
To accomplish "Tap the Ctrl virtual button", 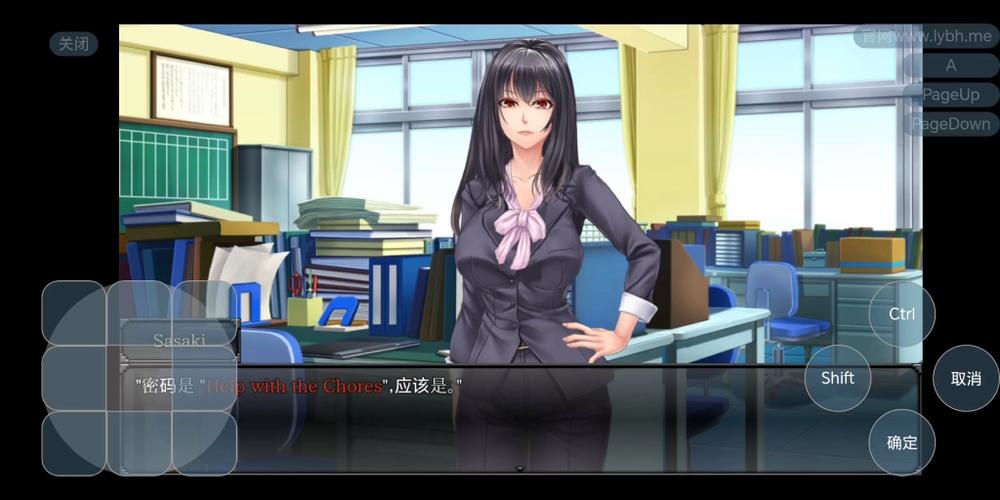I will point(901,314).
